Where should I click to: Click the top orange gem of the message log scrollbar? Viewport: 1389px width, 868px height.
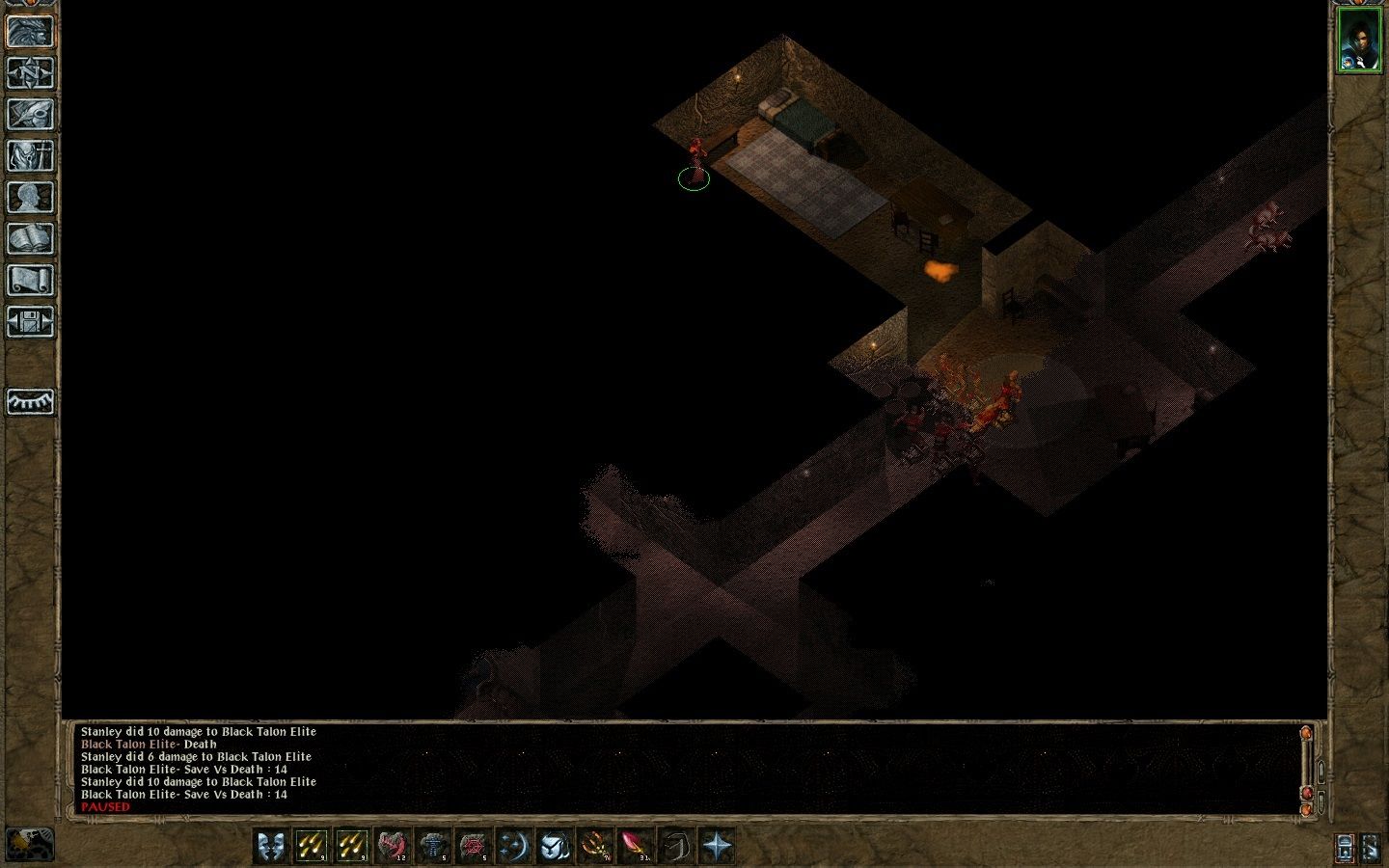(1307, 734)
